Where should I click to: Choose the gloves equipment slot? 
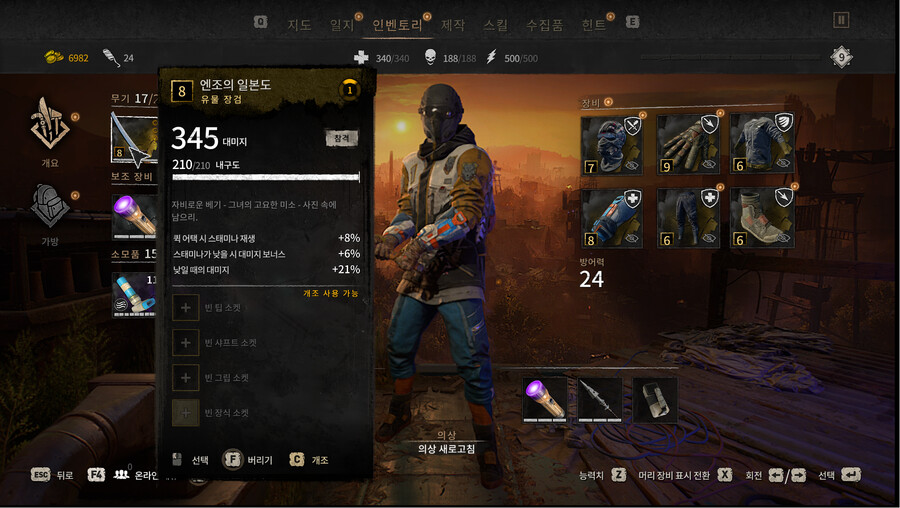(686, 144)
